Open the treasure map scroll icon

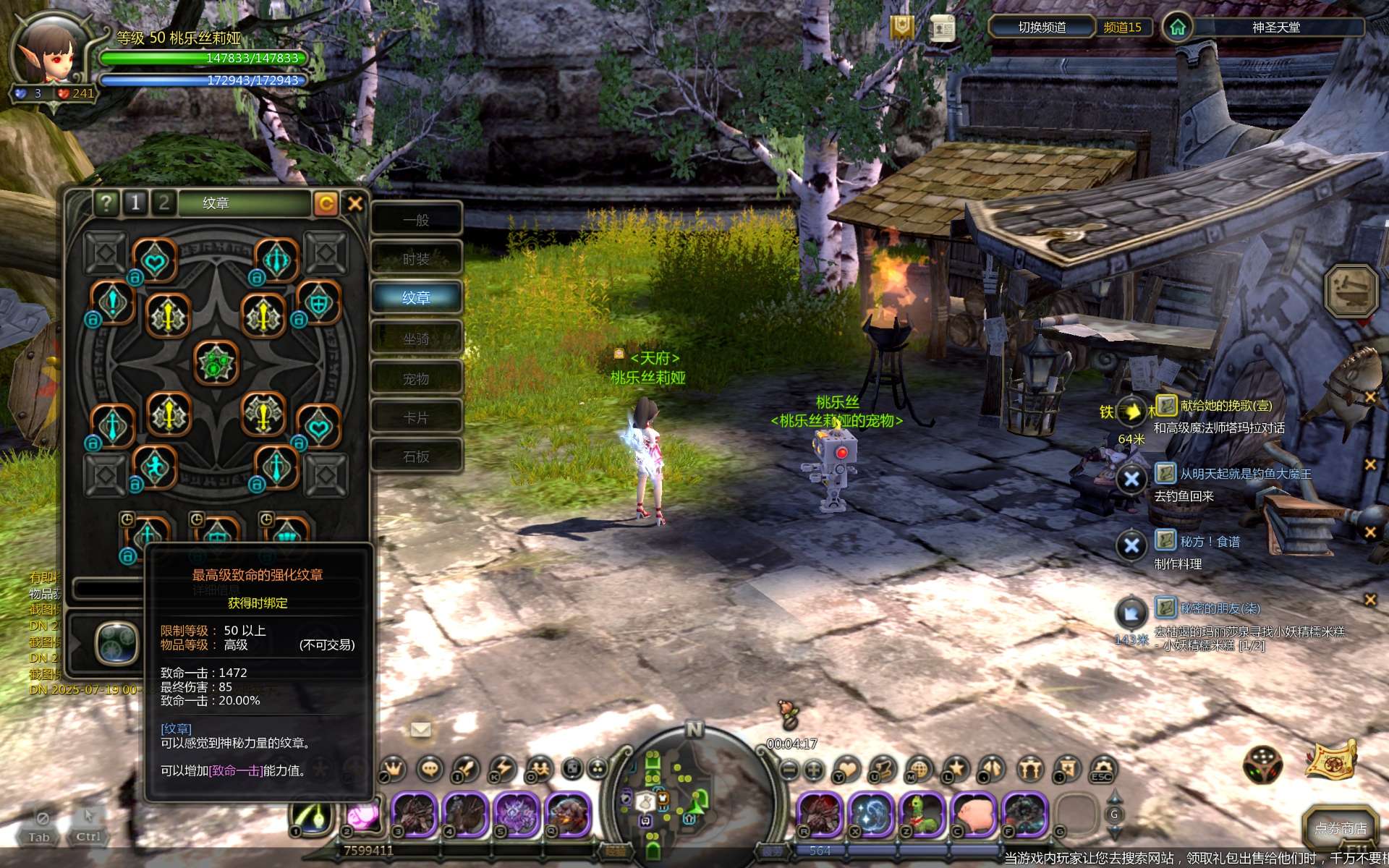1331,761
